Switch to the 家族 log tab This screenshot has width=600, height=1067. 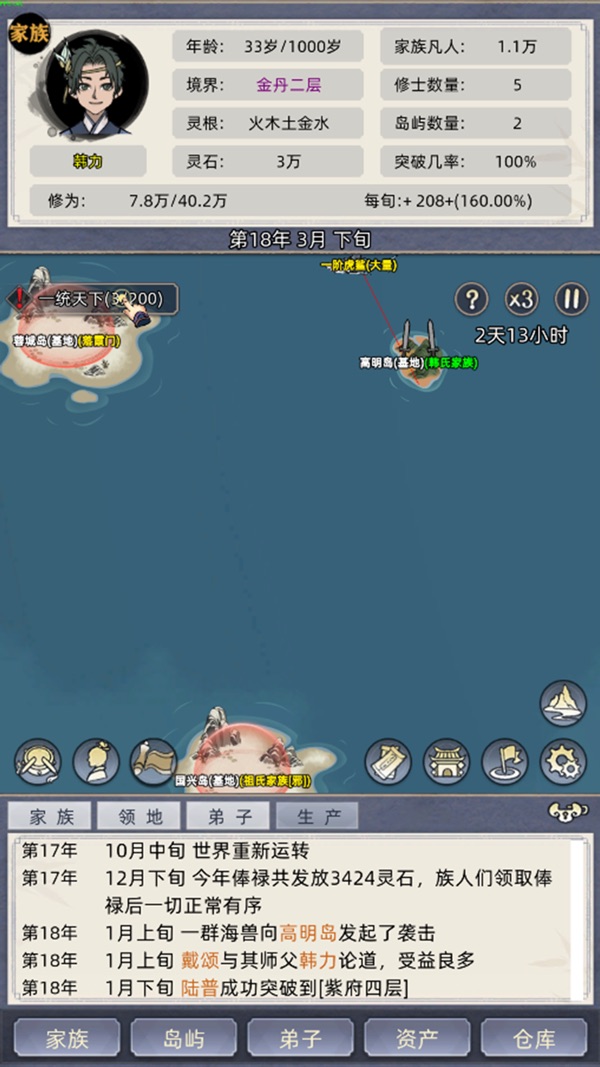pos(51,817)
